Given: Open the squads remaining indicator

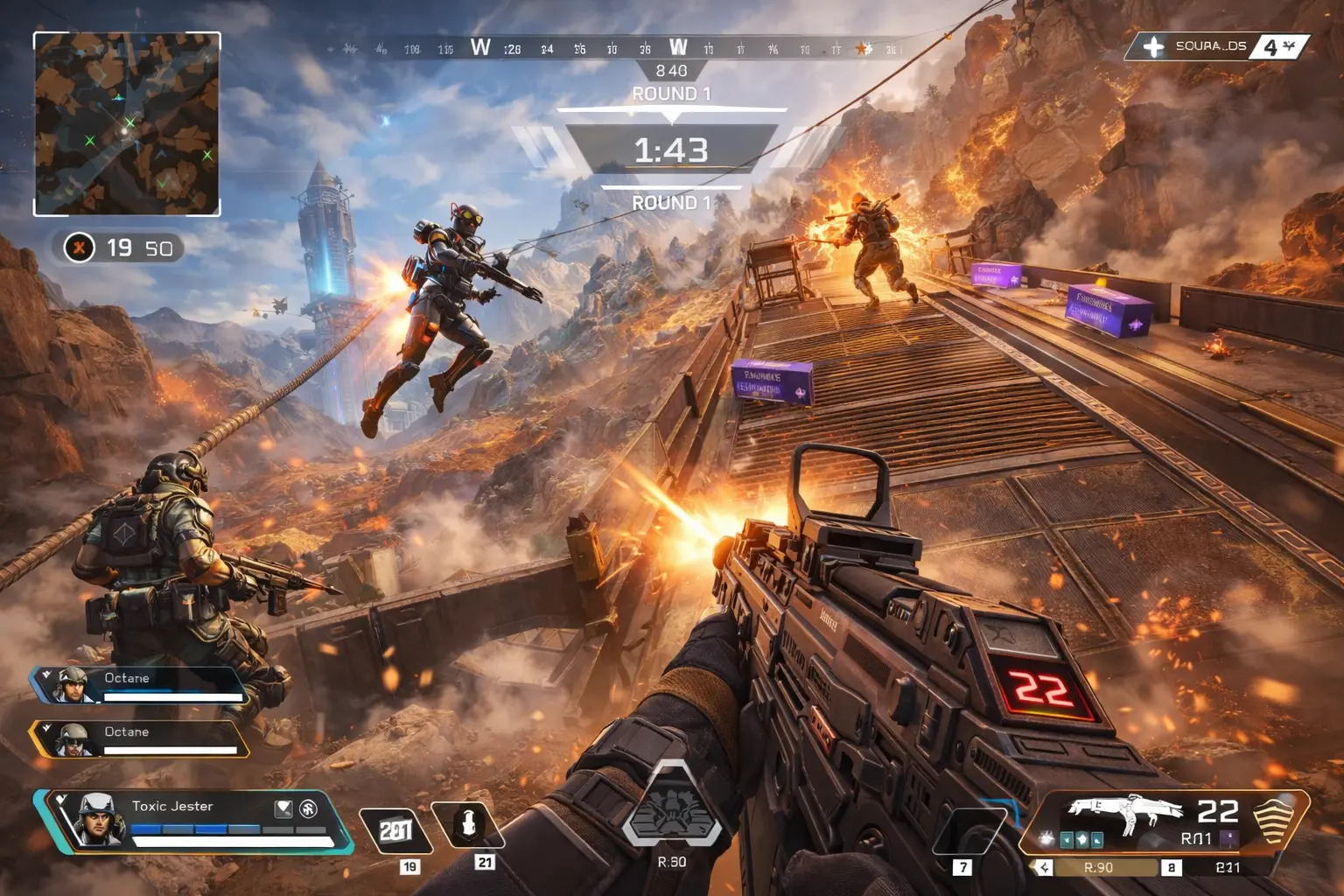Looking at the screenshot, I should 1216,46.
